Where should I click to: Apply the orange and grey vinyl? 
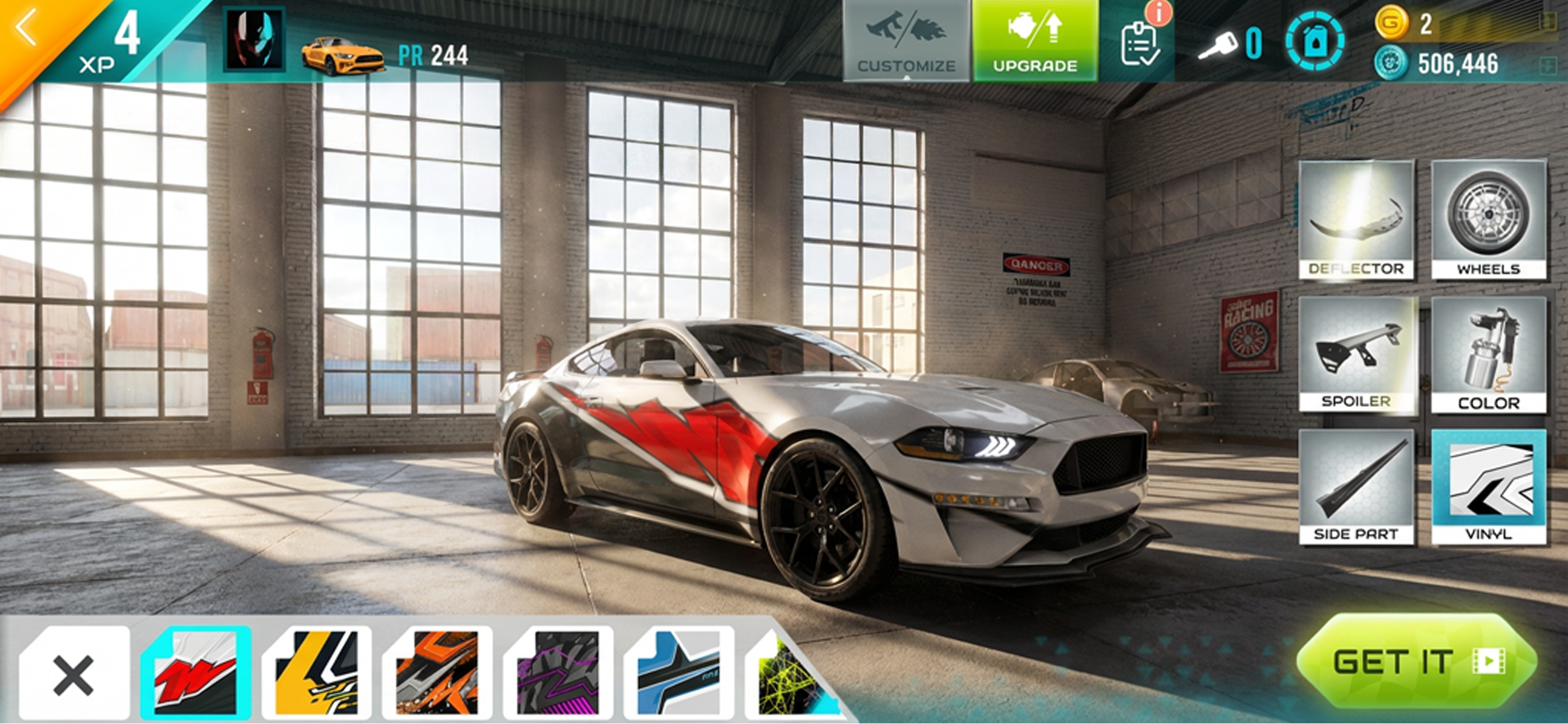coord(437,673)
